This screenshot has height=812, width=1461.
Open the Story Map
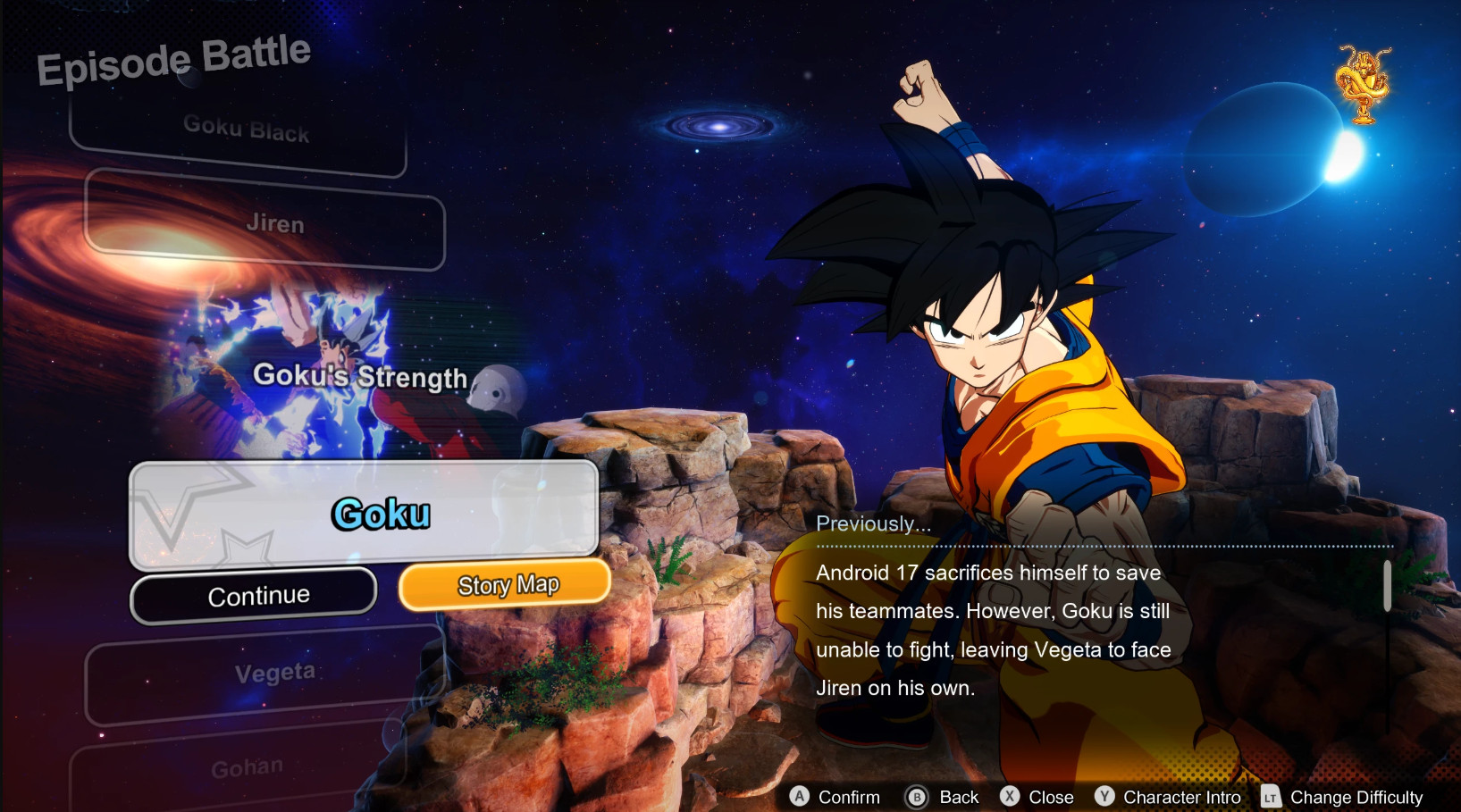point(505,585)
